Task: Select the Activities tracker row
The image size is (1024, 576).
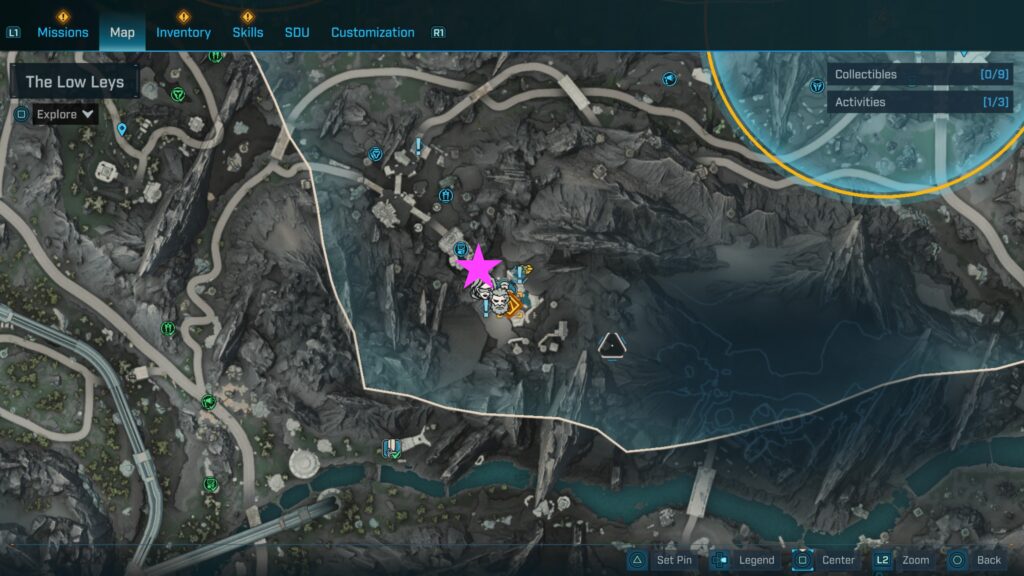Action: 919,102
